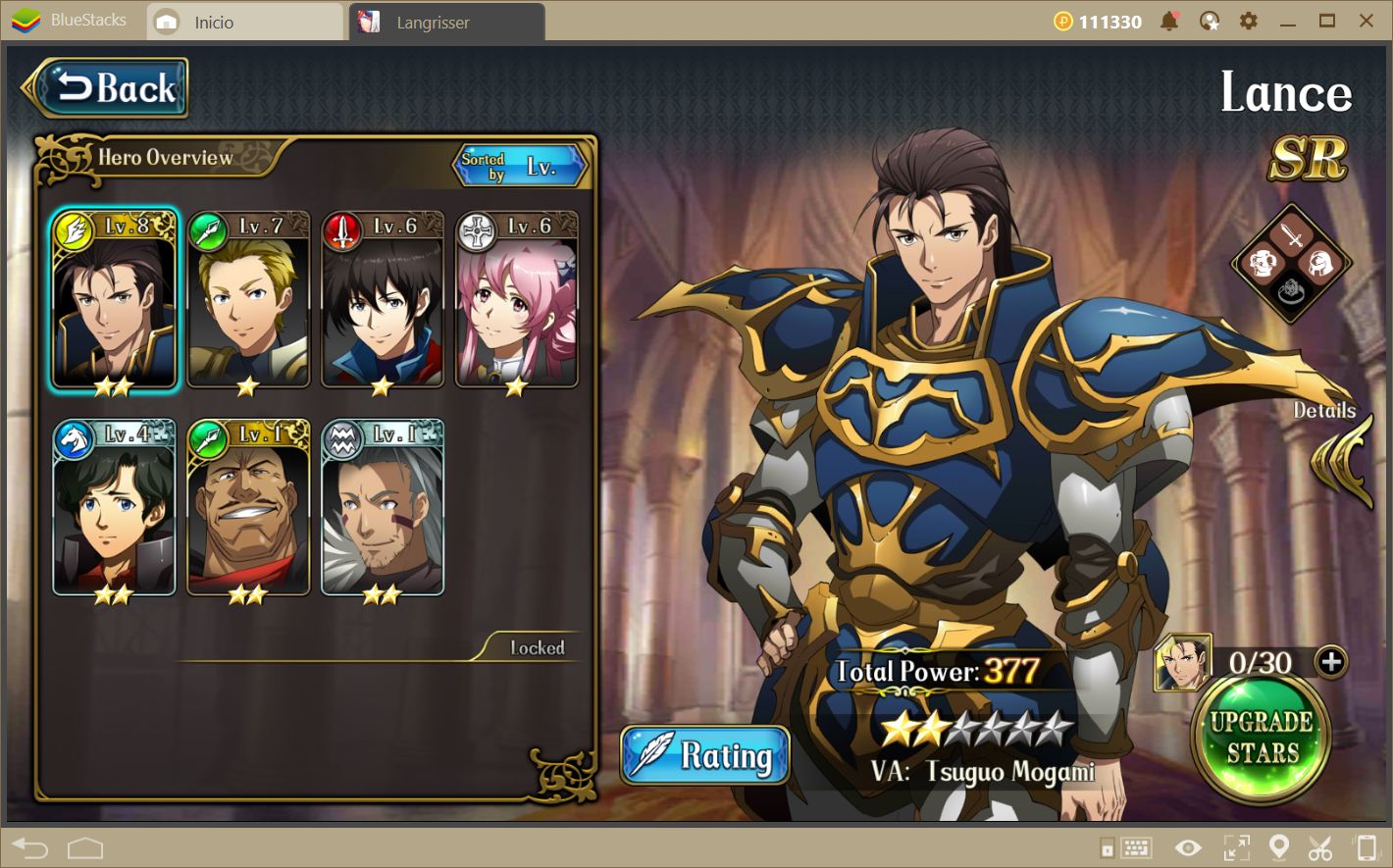The image size is (1393, 868).
Task: Tap the green Upgrade Stars button
Action: point(1261,738)
